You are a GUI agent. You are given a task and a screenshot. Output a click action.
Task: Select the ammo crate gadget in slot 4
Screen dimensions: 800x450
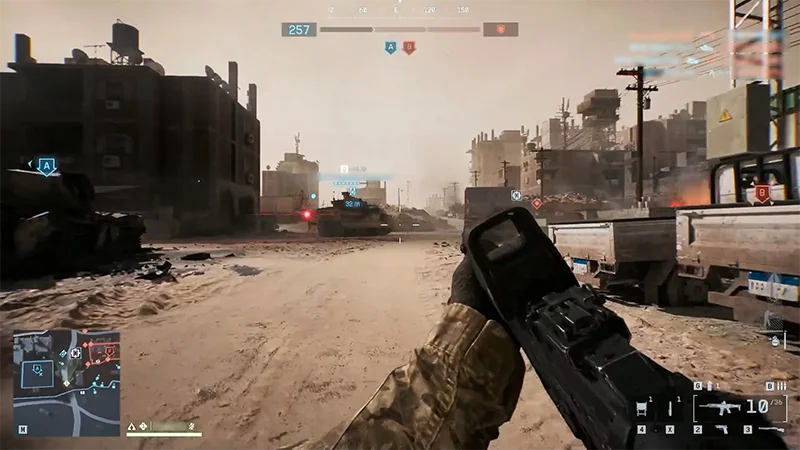click(x=644, y=407)
